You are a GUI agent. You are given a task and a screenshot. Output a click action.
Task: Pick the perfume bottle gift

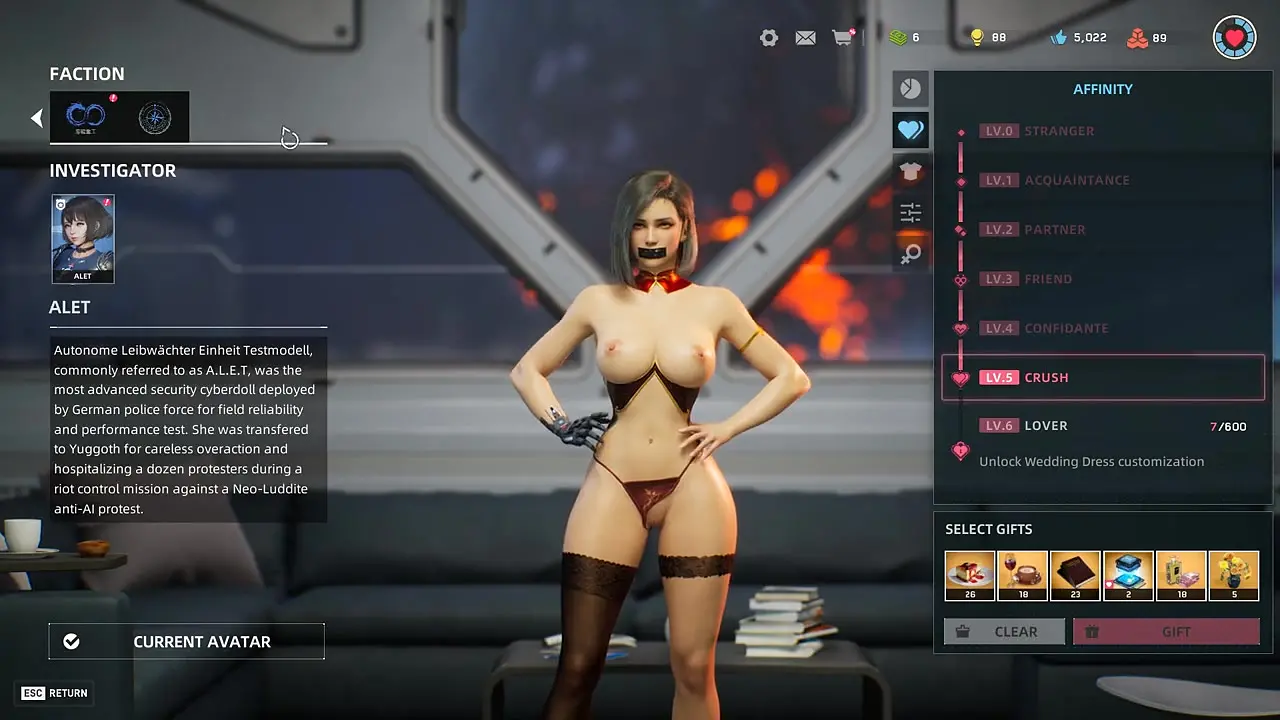(1181, 576)
